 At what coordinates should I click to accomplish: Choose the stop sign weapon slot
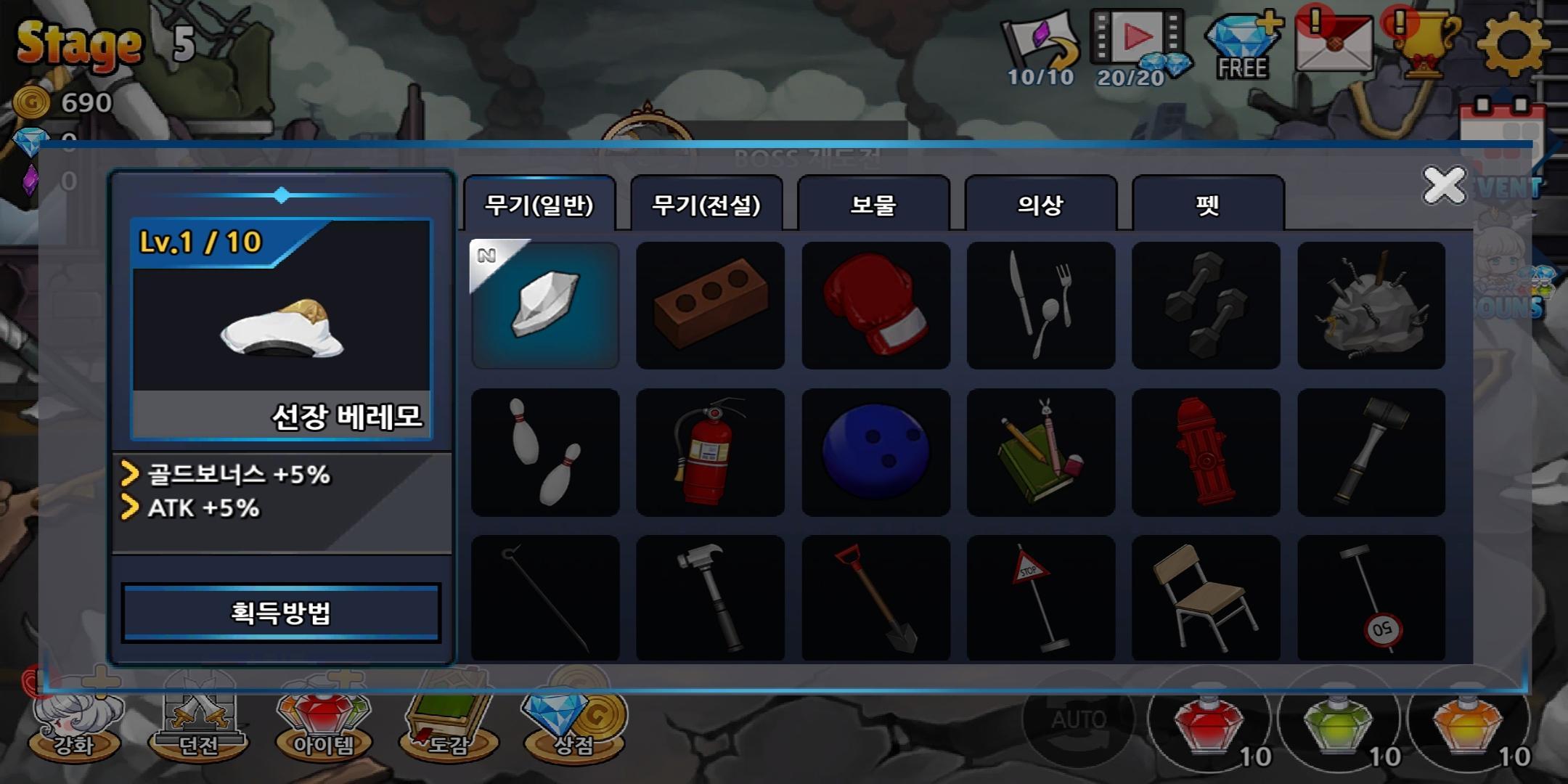[1041, 598]
